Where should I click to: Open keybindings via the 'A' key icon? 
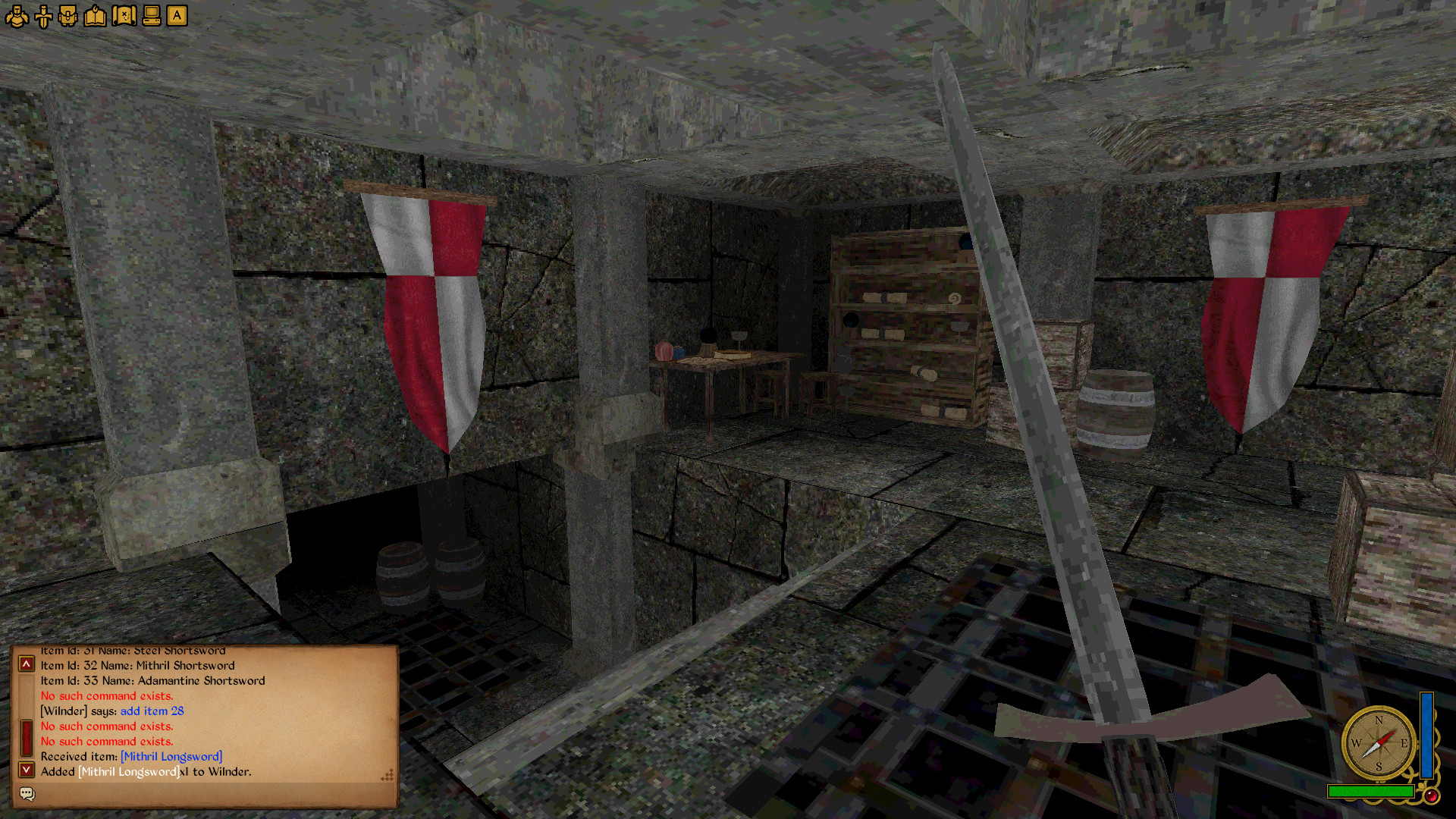(x=177, y=16)
